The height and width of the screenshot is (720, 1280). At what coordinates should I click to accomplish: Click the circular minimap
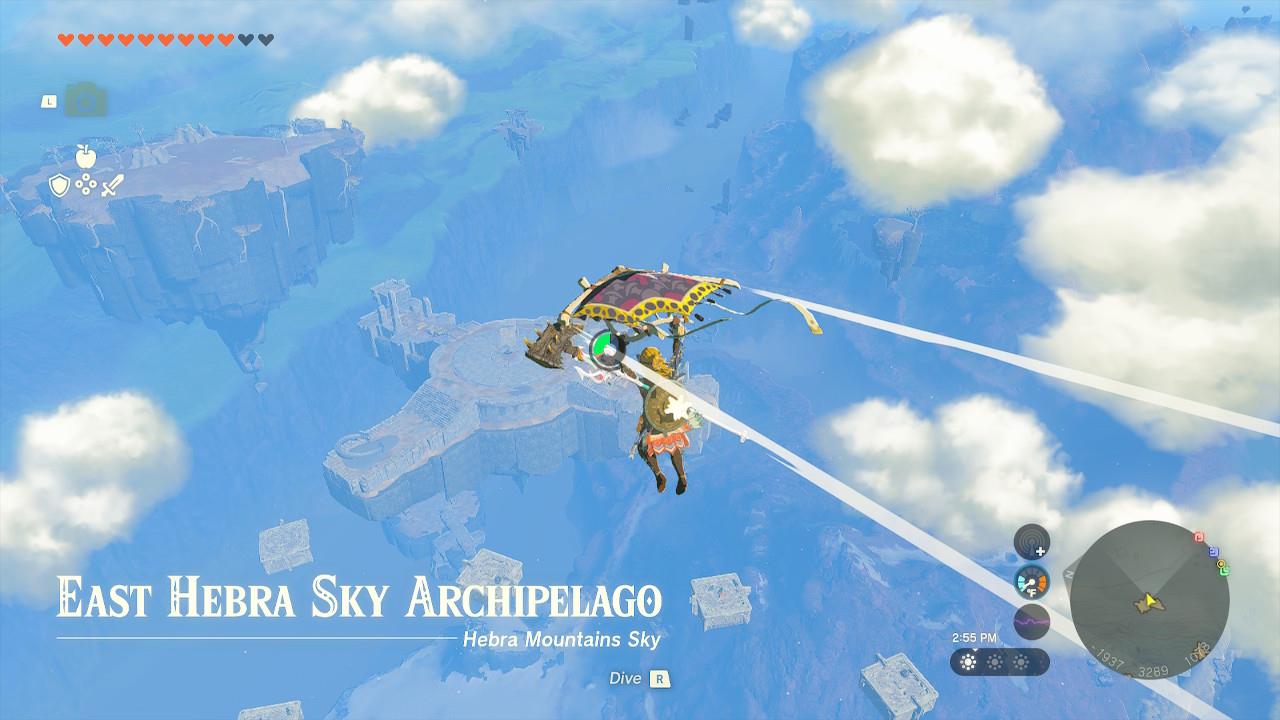pyautogui.click(x=1149, y=600)
